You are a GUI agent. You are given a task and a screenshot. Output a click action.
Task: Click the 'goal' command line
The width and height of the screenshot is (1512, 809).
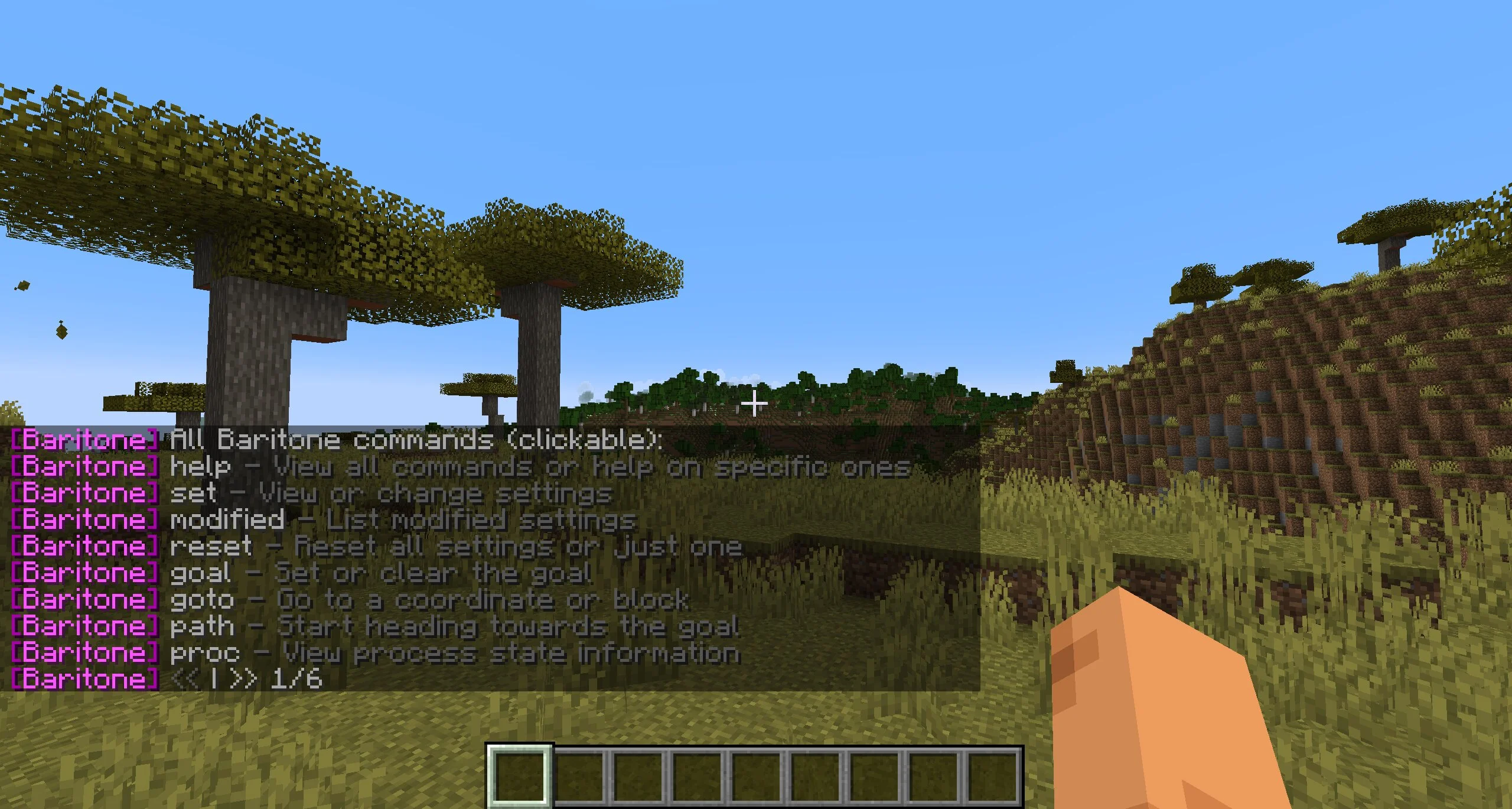click(x=200, y=574)
